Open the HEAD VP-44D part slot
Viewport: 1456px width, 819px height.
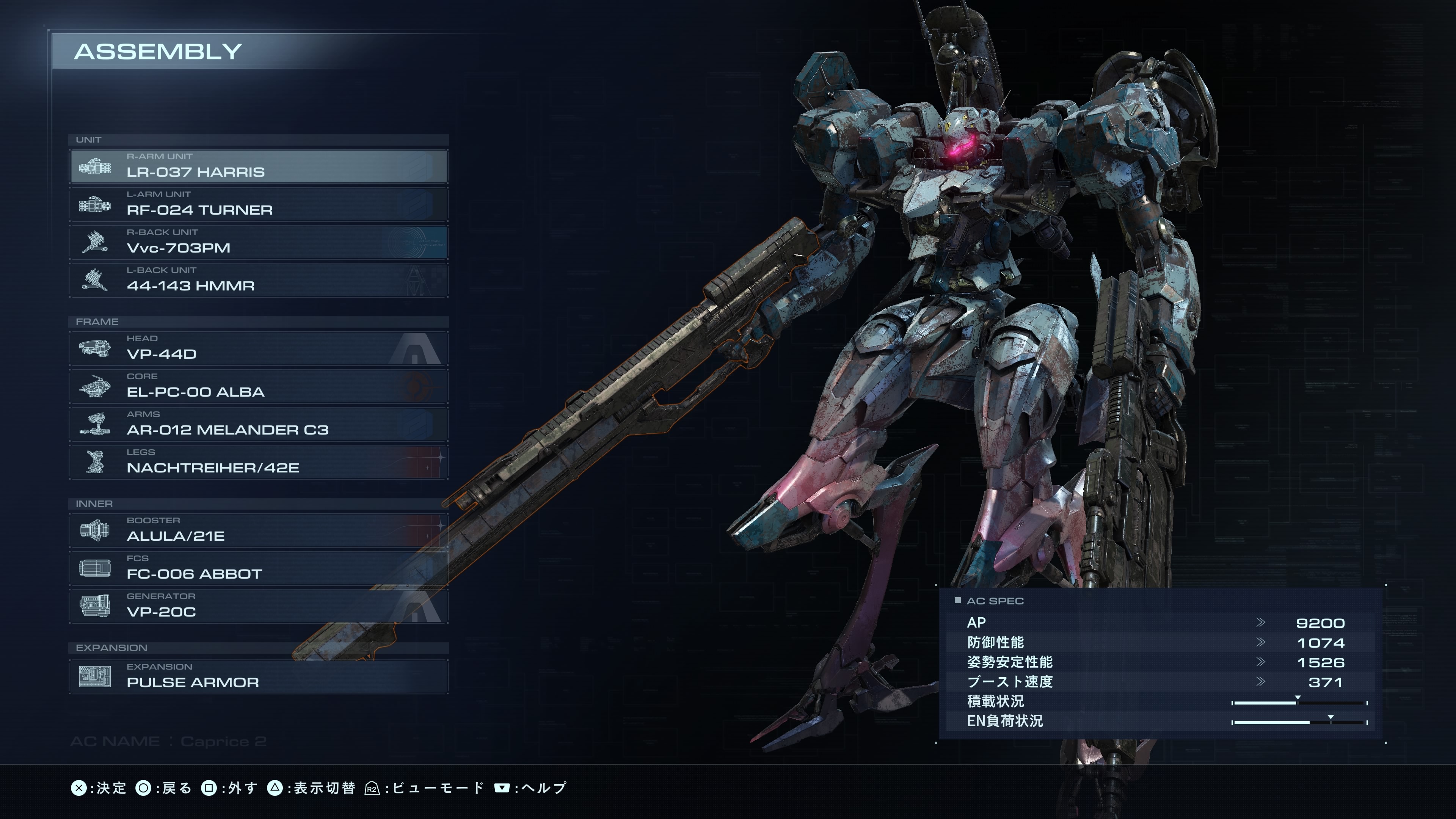259,348
